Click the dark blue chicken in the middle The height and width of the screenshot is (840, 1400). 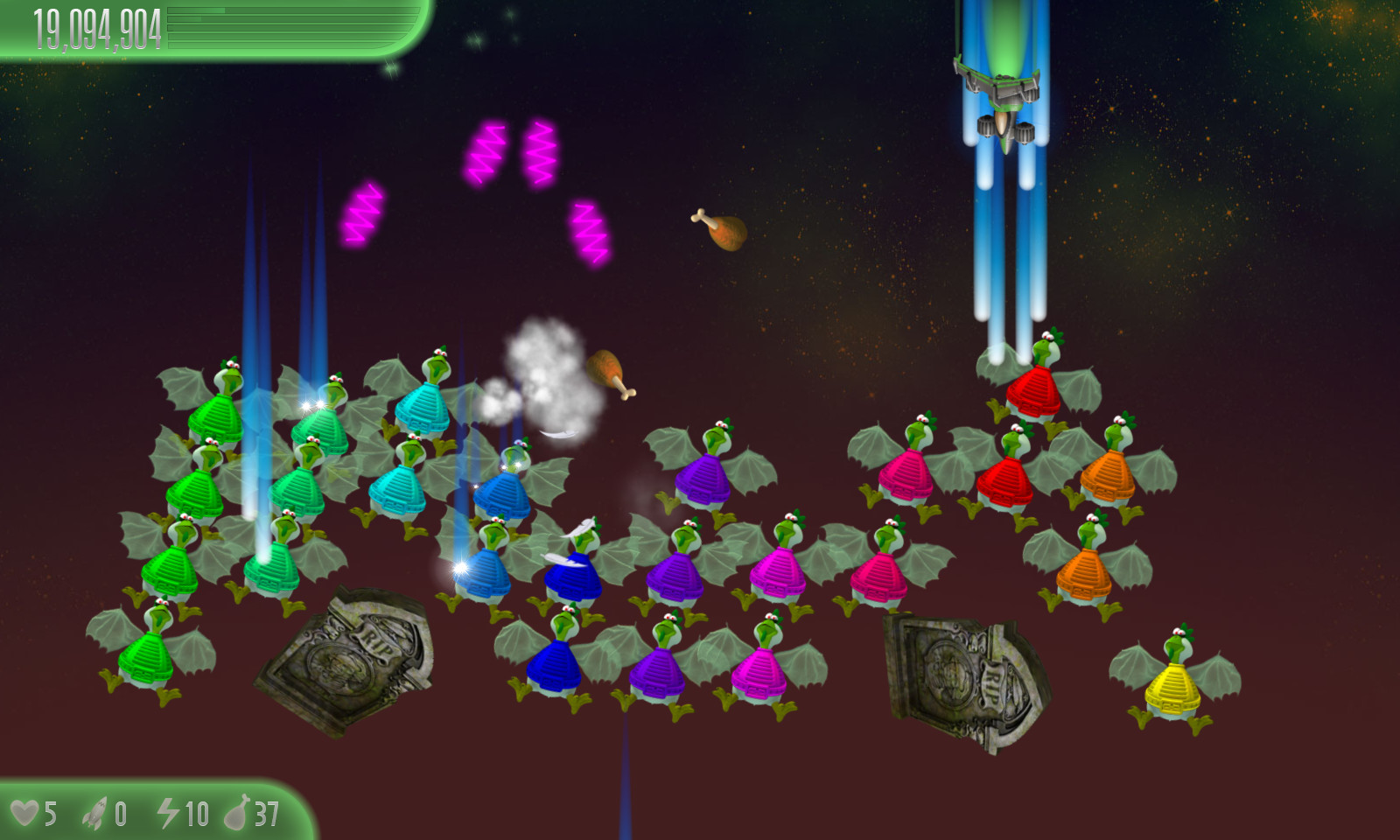click(573, 577)
